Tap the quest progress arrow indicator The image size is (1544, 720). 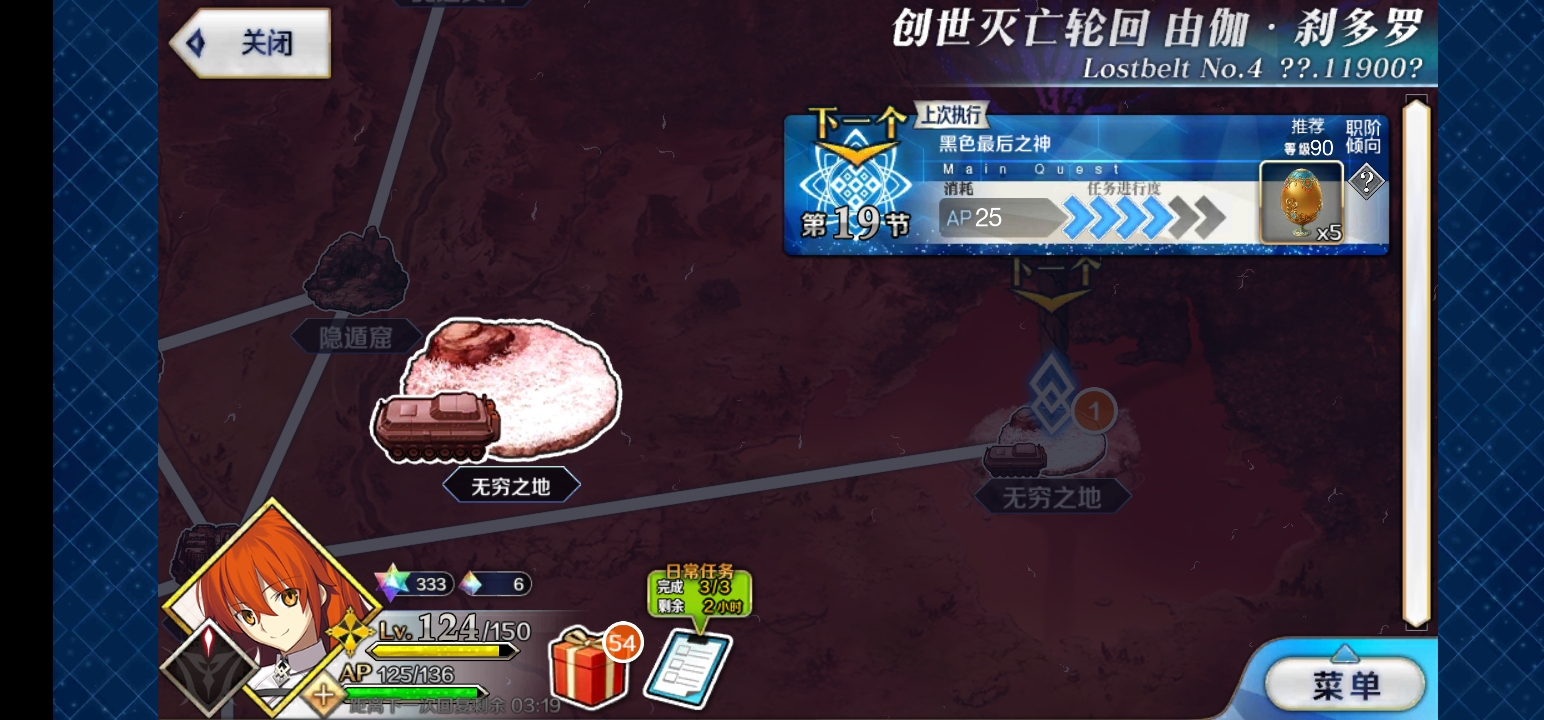[x=1140, y=216]
